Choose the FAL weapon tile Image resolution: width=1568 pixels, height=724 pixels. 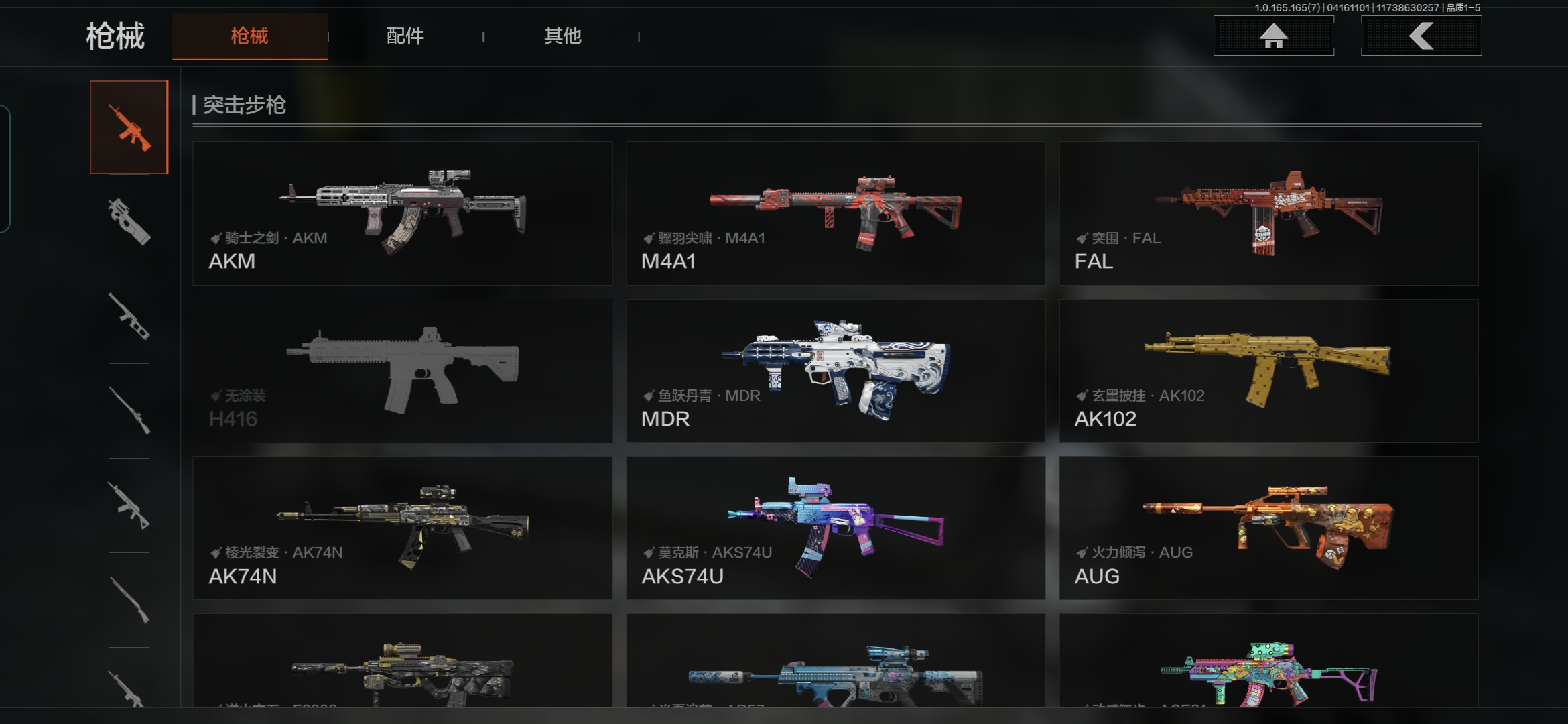1268,213
